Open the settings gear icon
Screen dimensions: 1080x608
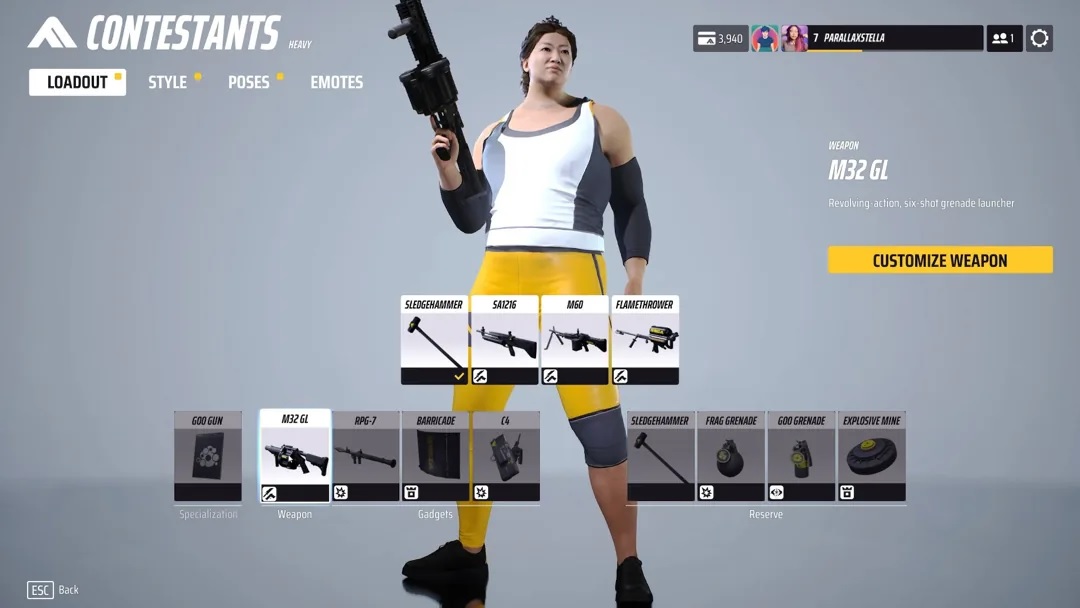coord(1039,38)
